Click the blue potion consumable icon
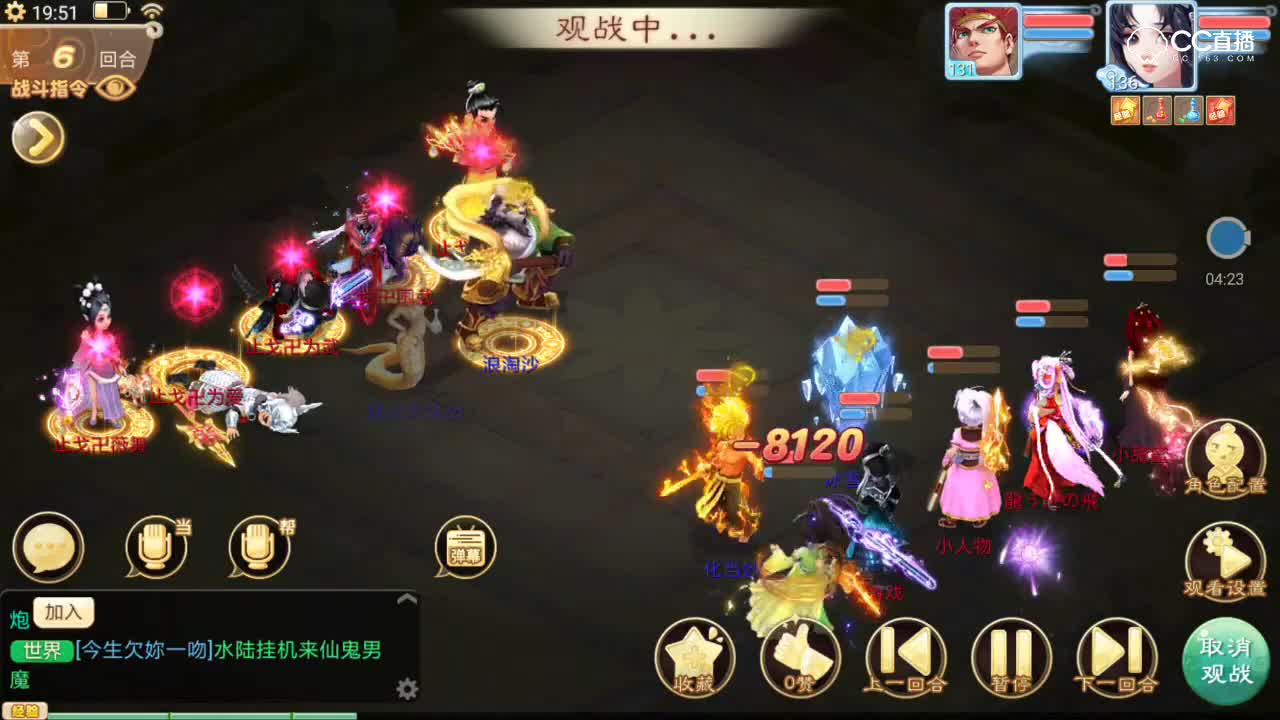The height and width of the screenshot is (720, 1280). coord(1188,110)
